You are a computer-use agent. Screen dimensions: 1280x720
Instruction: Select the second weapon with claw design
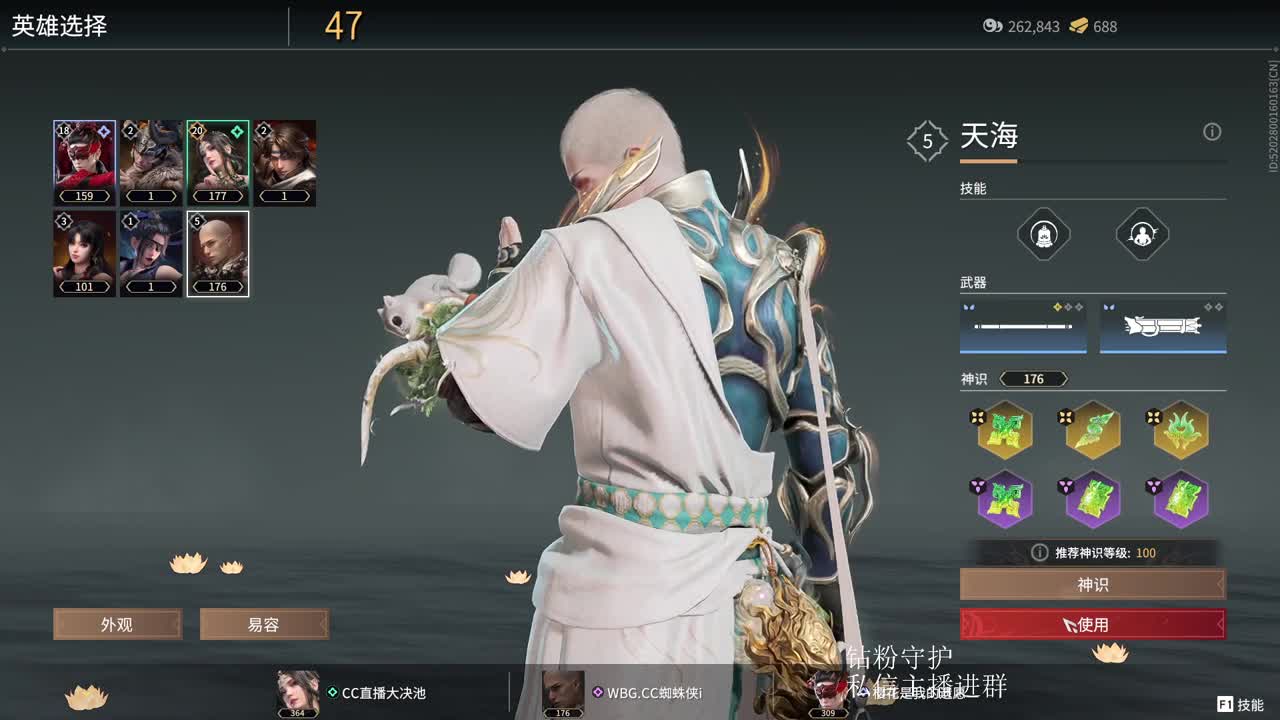[1163, 327]
